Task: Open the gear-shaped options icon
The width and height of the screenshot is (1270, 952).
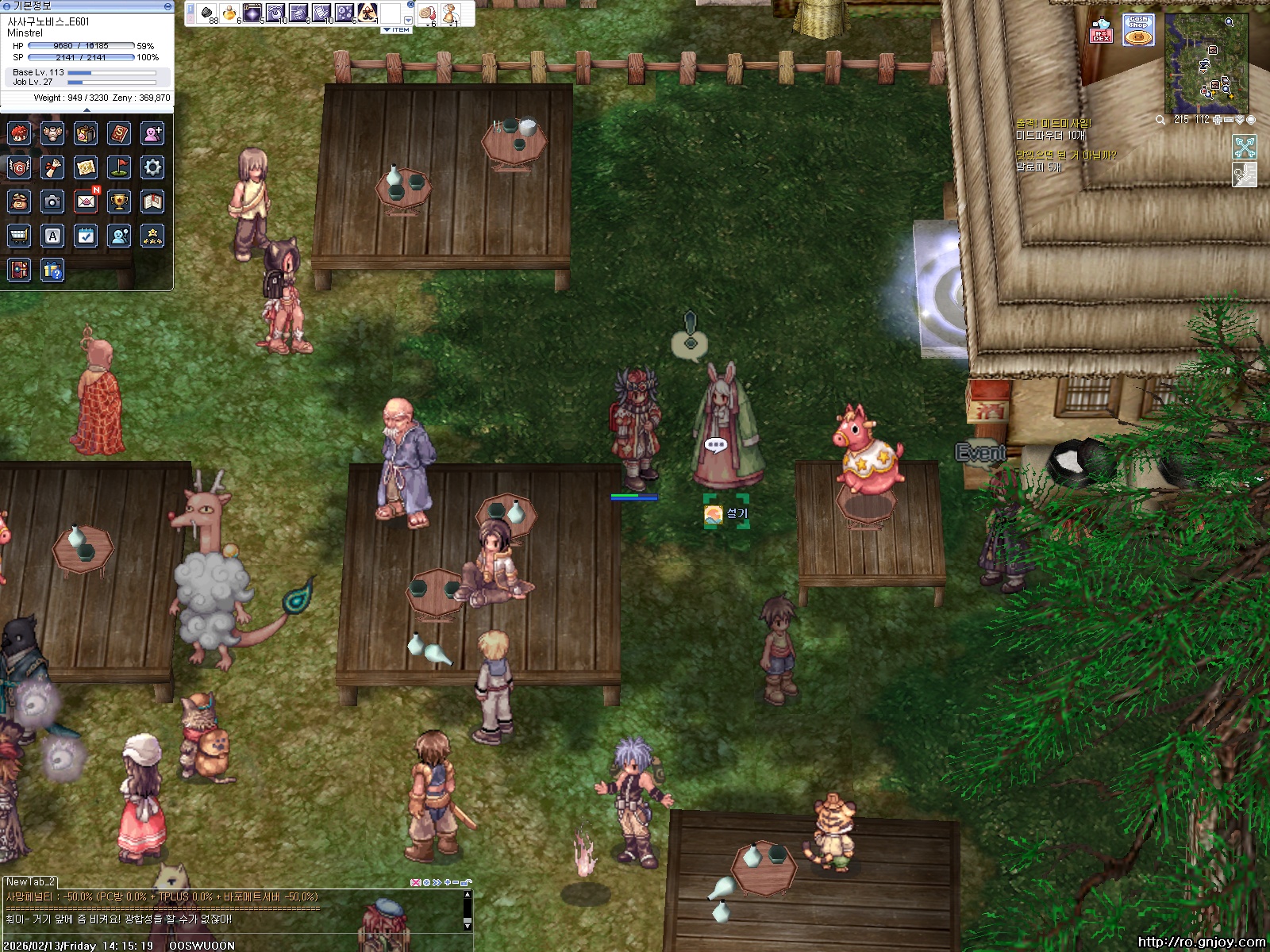Action: [152, 167]
